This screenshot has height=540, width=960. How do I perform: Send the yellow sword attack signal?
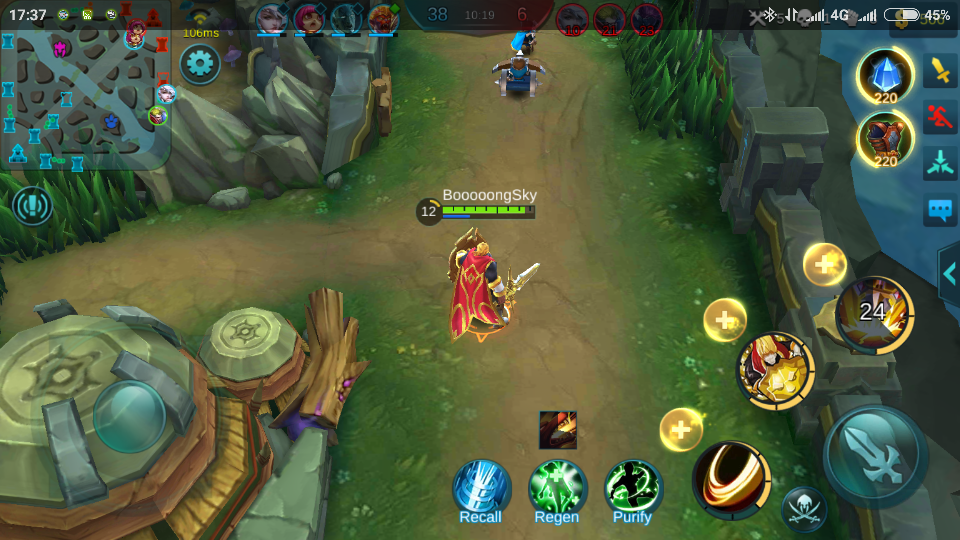pos(940,70)
